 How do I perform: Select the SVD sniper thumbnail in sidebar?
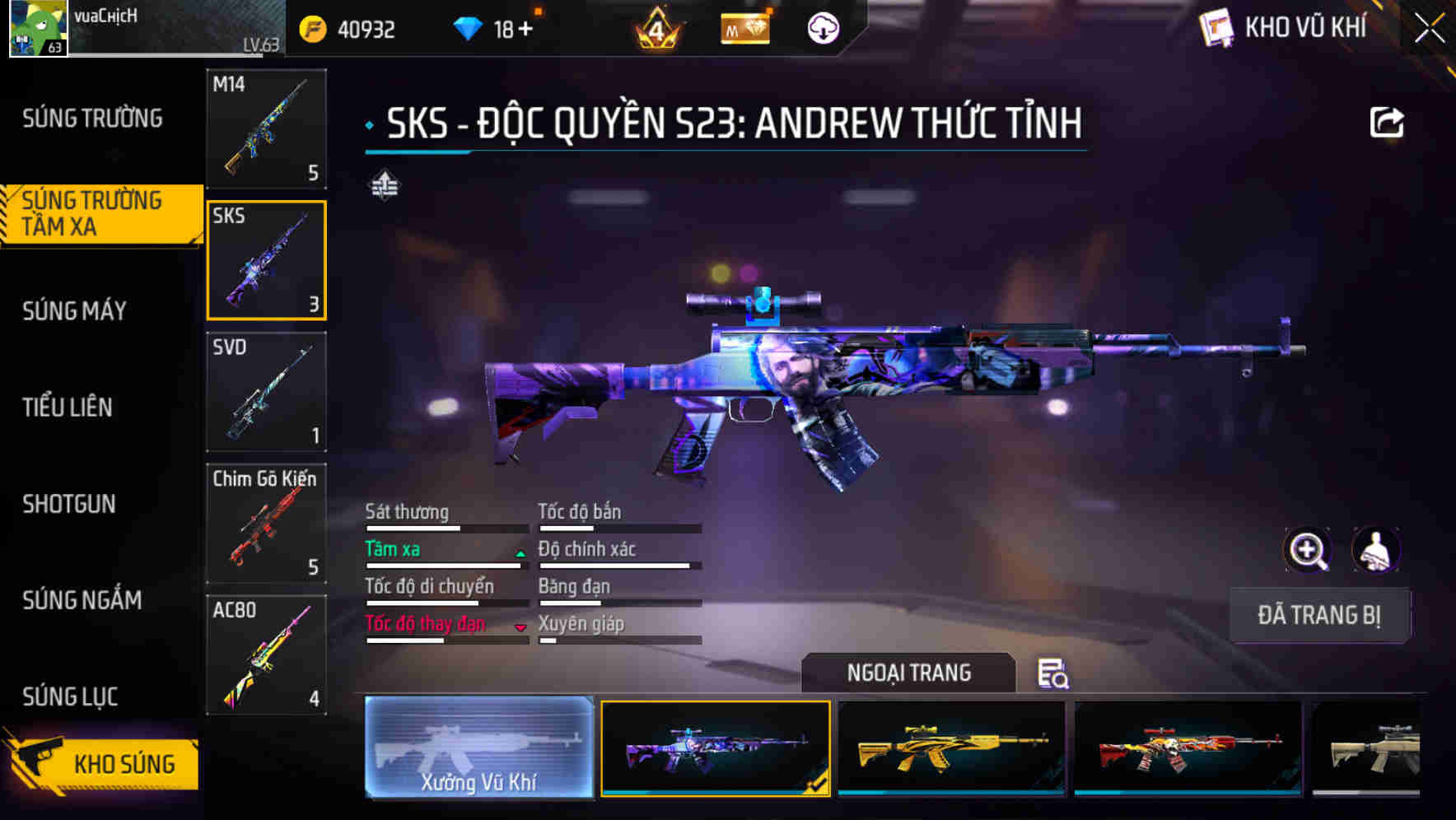tap(266, 393)
